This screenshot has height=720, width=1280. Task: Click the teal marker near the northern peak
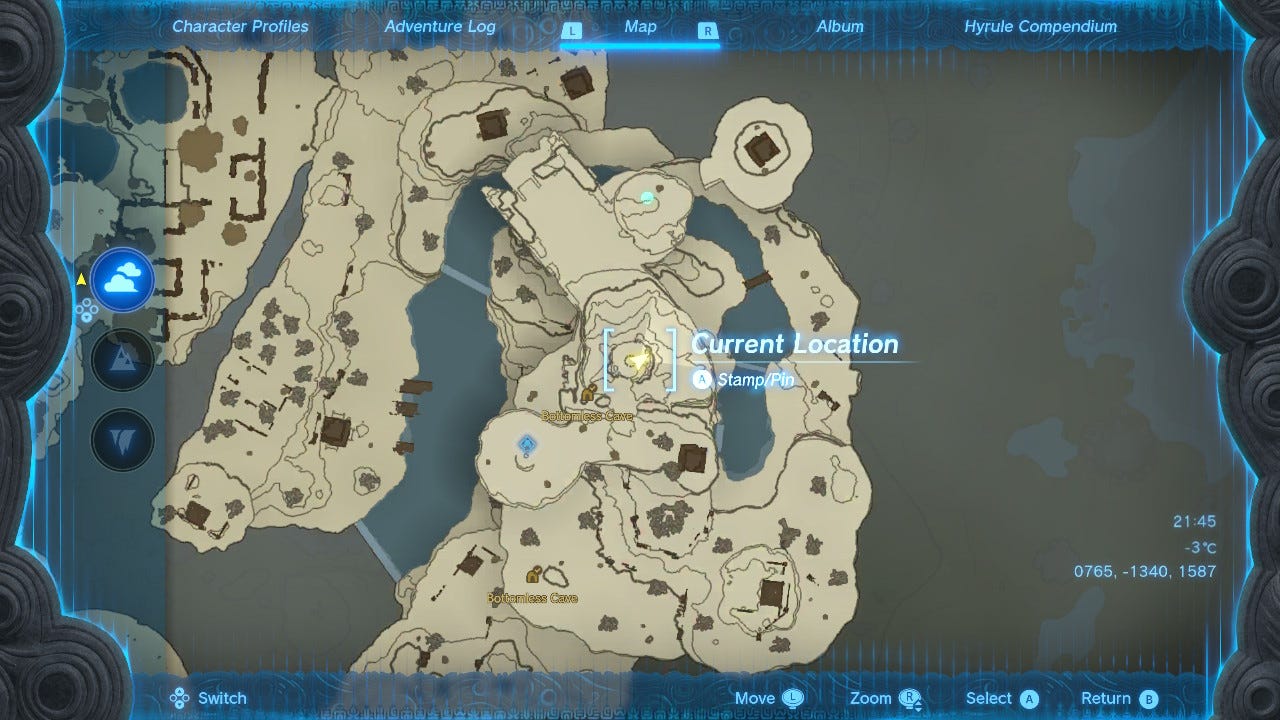tap(646, 197)
